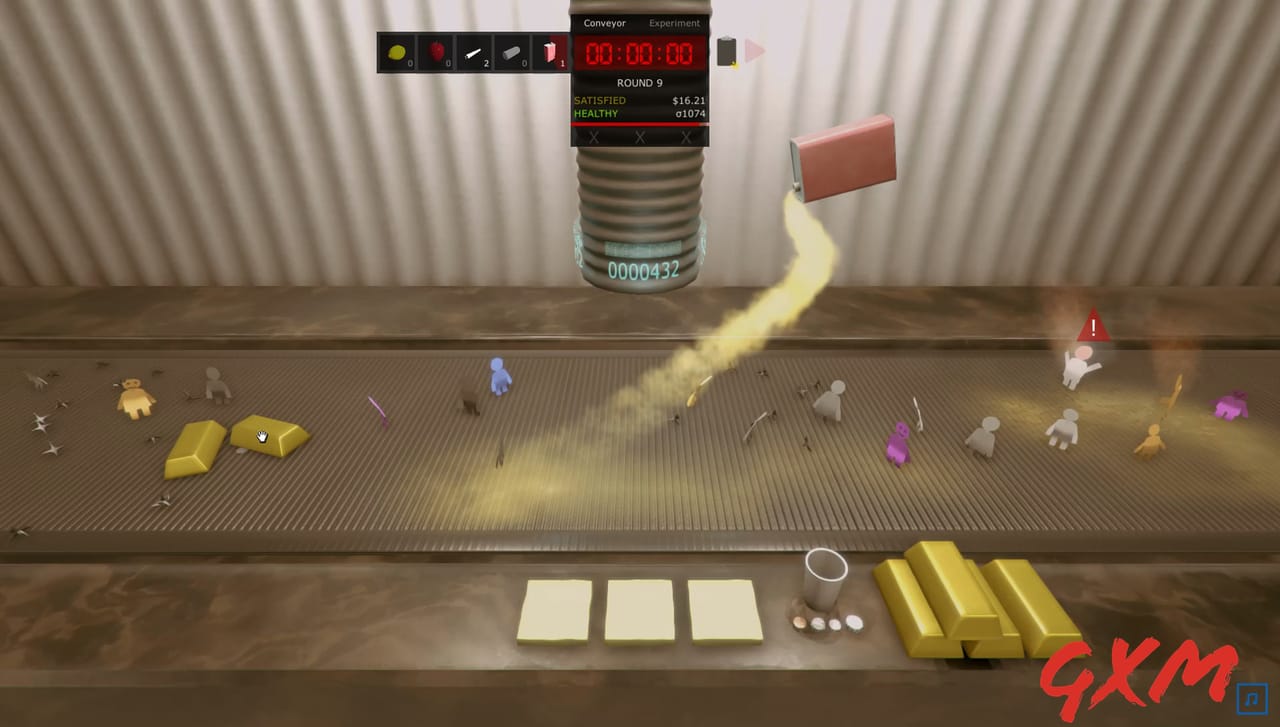This screenshot has height=727, width=1280.
Task: Select the Conveyor tab
Action: 604,22
